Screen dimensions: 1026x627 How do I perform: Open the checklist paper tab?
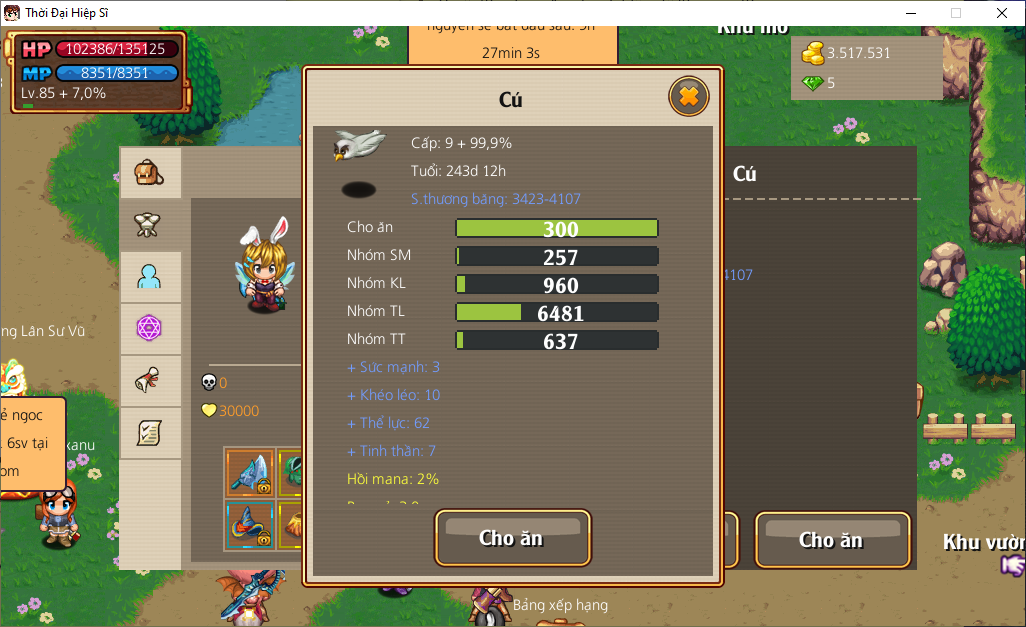(150, 433)
